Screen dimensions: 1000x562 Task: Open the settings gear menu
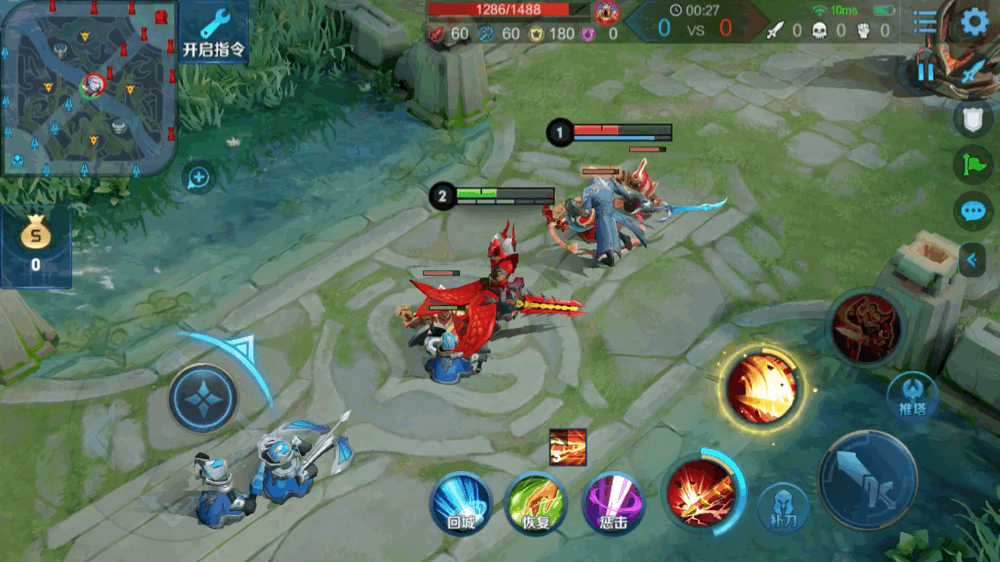(974, 22)
